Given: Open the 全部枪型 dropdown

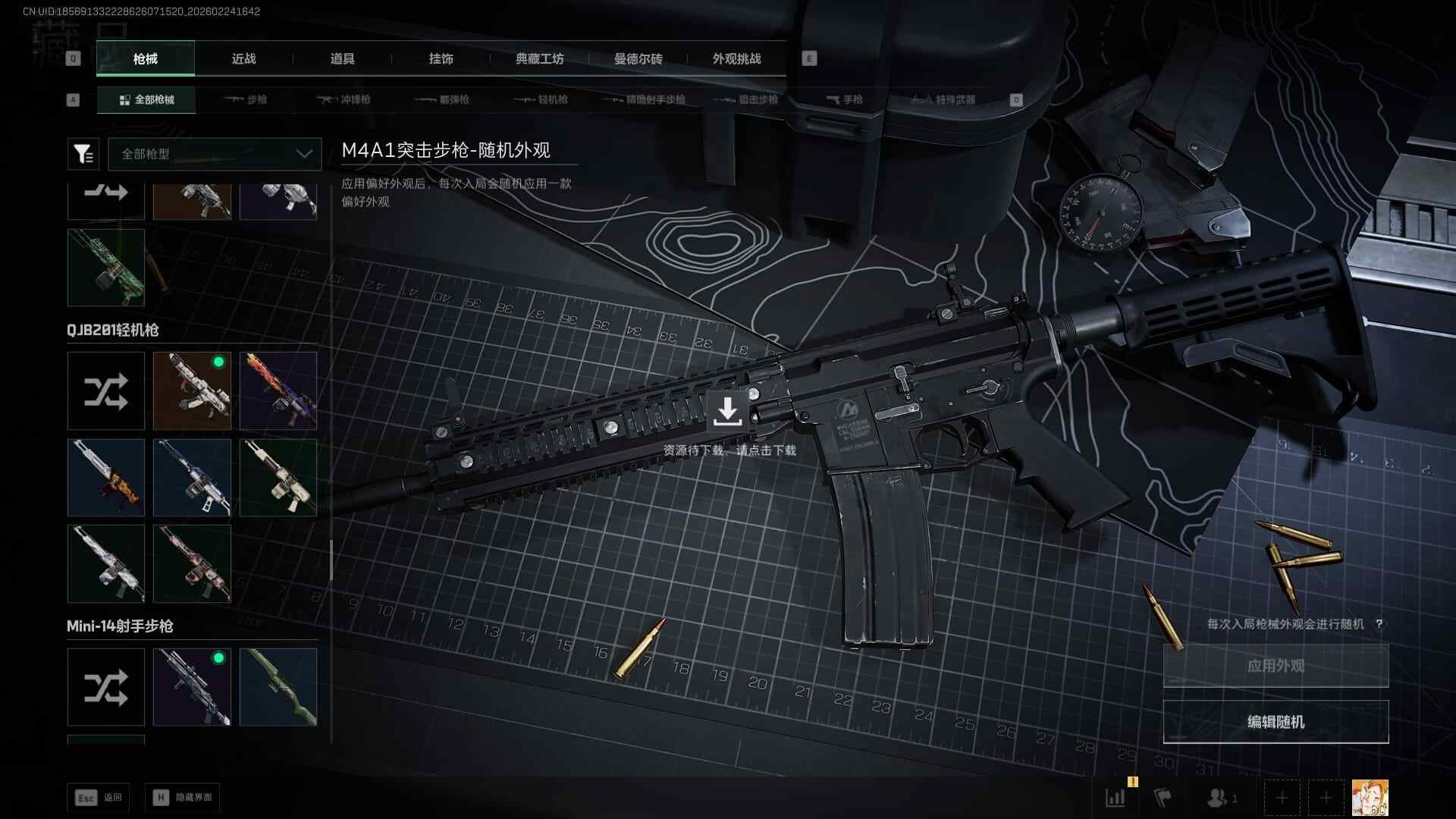Looking at the screenshot, I should (x=215, y=154).
